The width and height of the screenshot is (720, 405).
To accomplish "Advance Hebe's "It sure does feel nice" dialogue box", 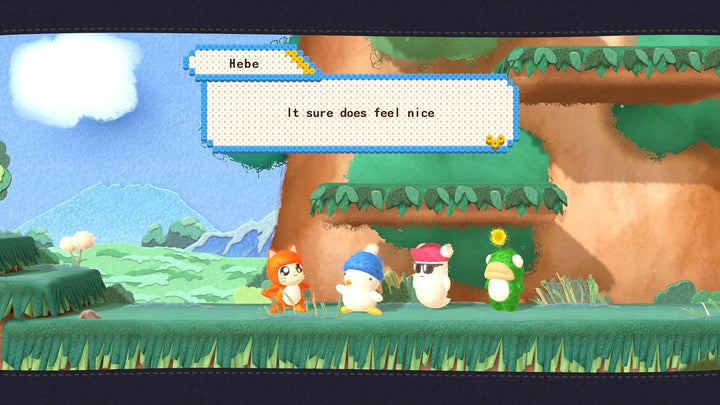I will 360,113.
